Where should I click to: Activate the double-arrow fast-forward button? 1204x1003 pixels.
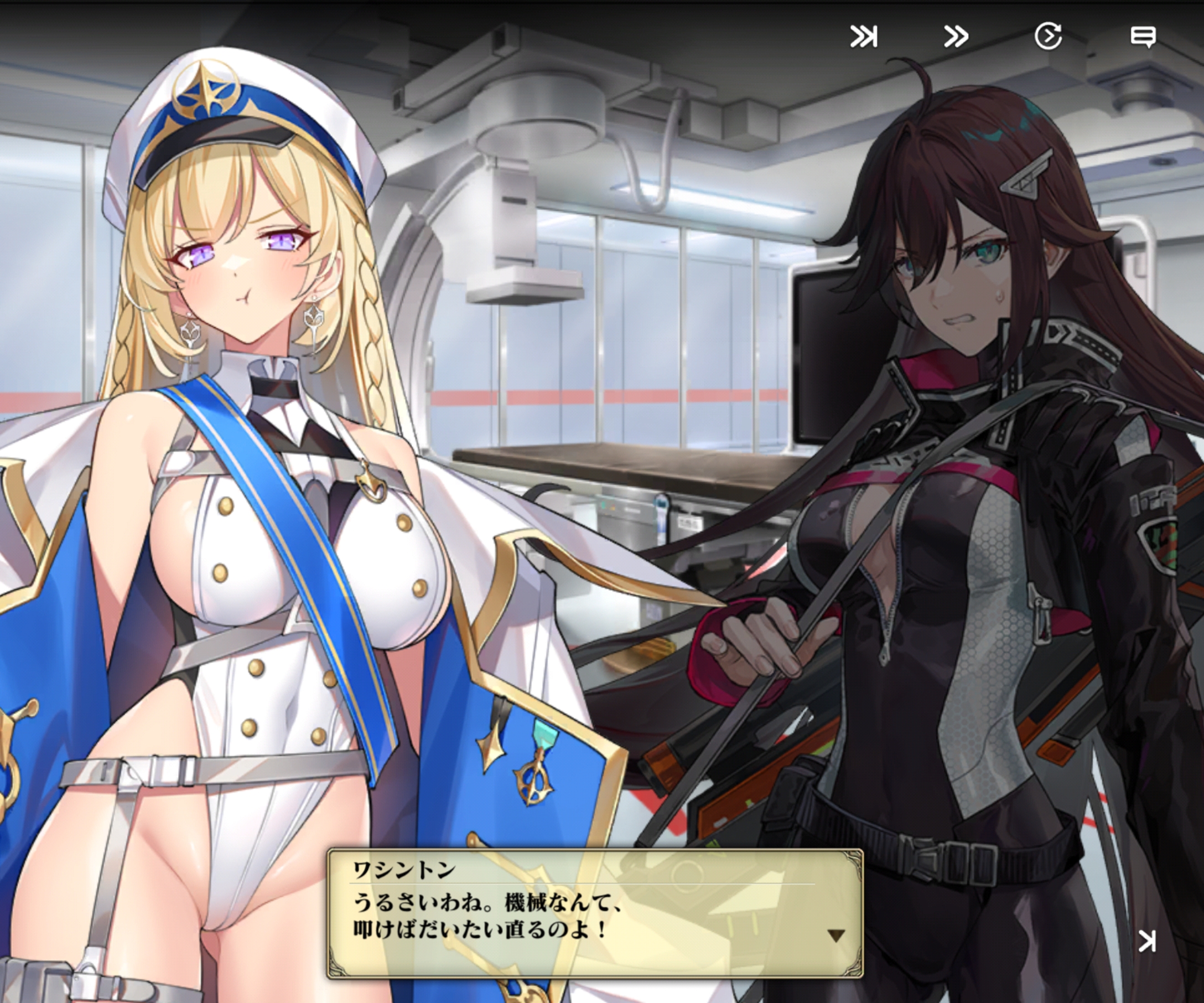click(956, 37)
